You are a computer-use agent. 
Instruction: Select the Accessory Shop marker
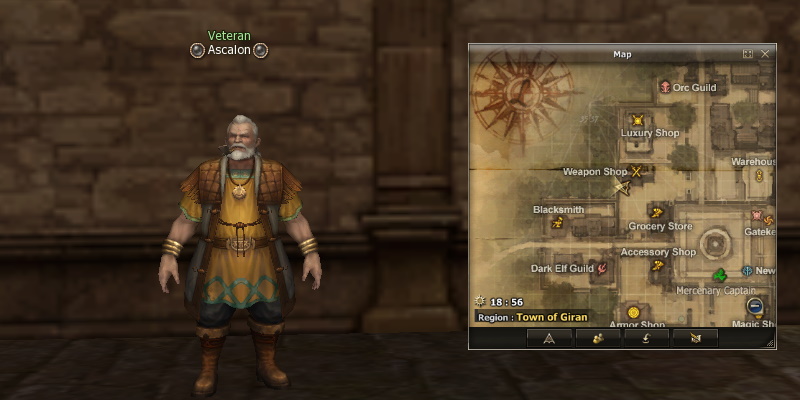tap(657, 265)
